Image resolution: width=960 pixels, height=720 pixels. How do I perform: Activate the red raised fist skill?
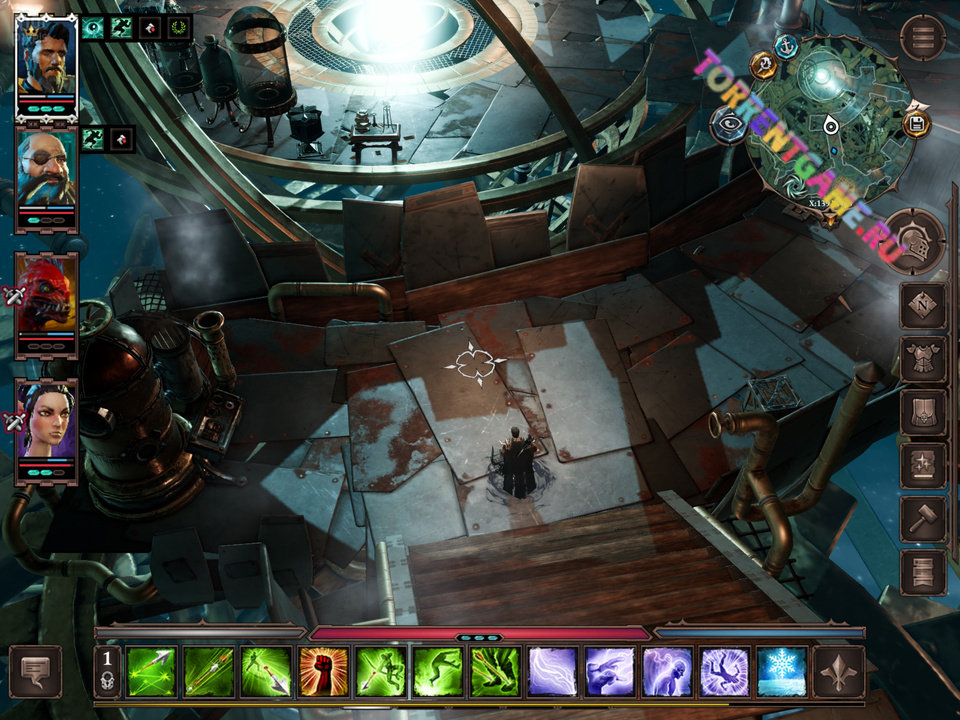324,671
